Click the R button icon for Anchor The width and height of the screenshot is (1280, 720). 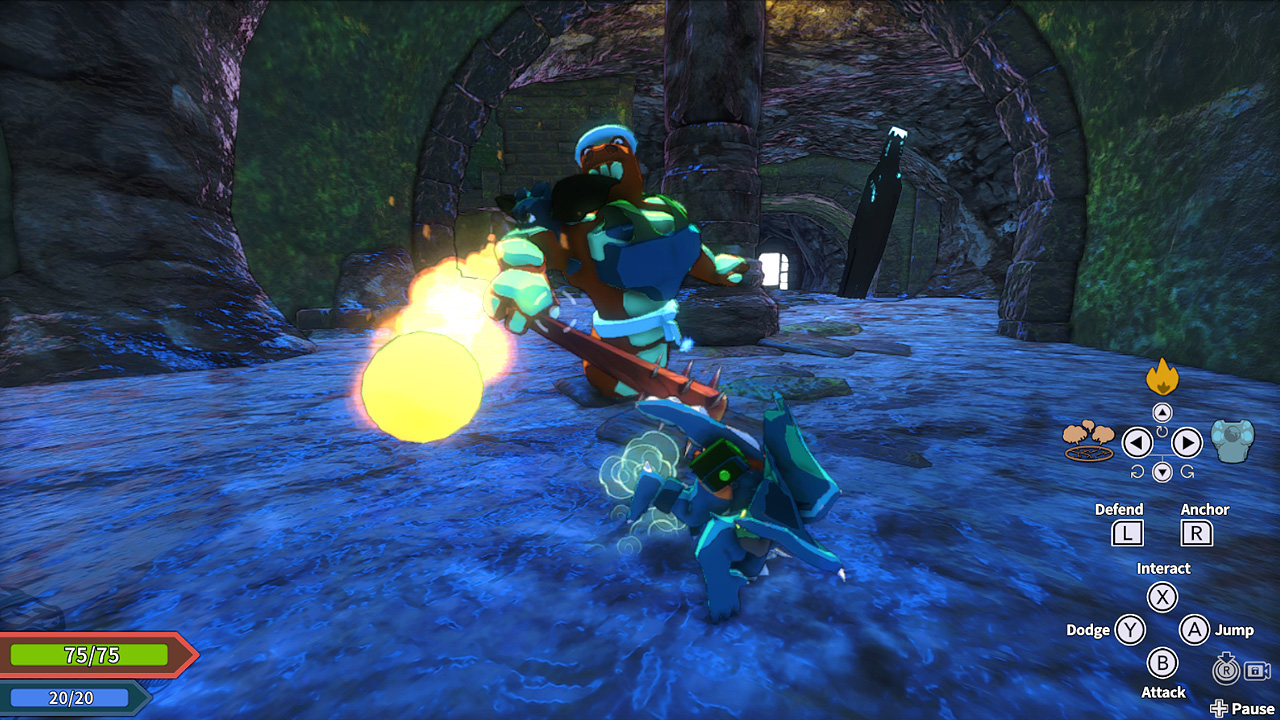point(1196,533)
